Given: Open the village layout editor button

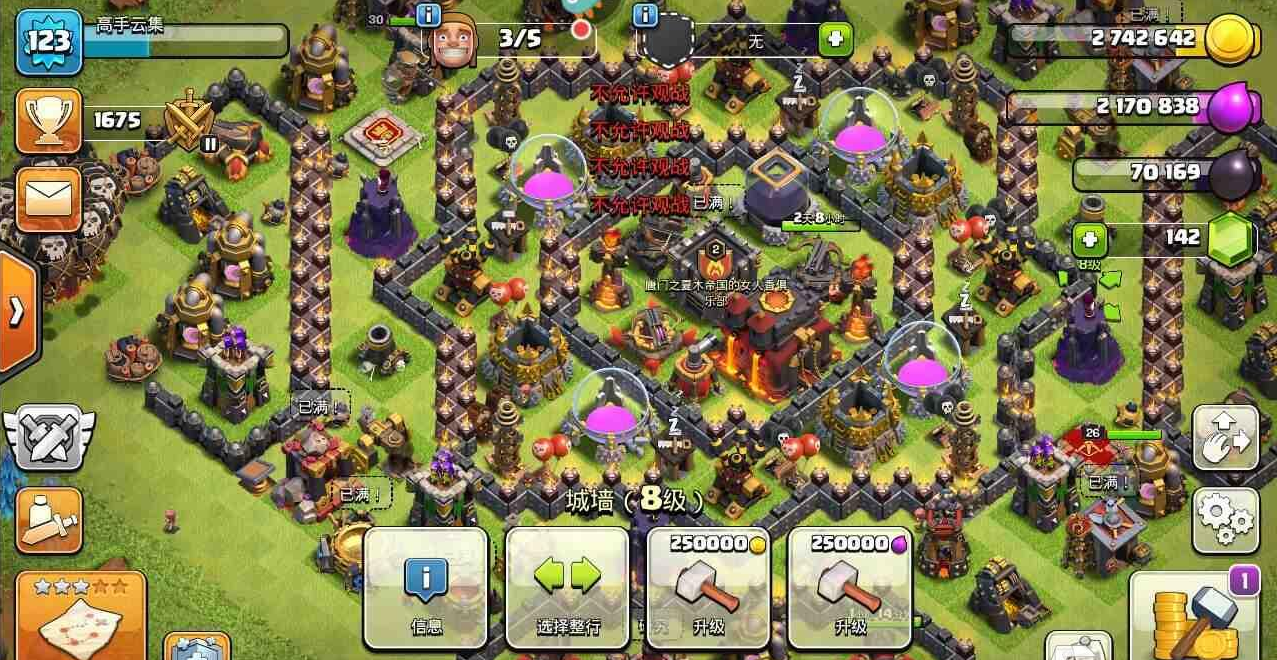Looking at the screenshot, I should pos(1225,437).
